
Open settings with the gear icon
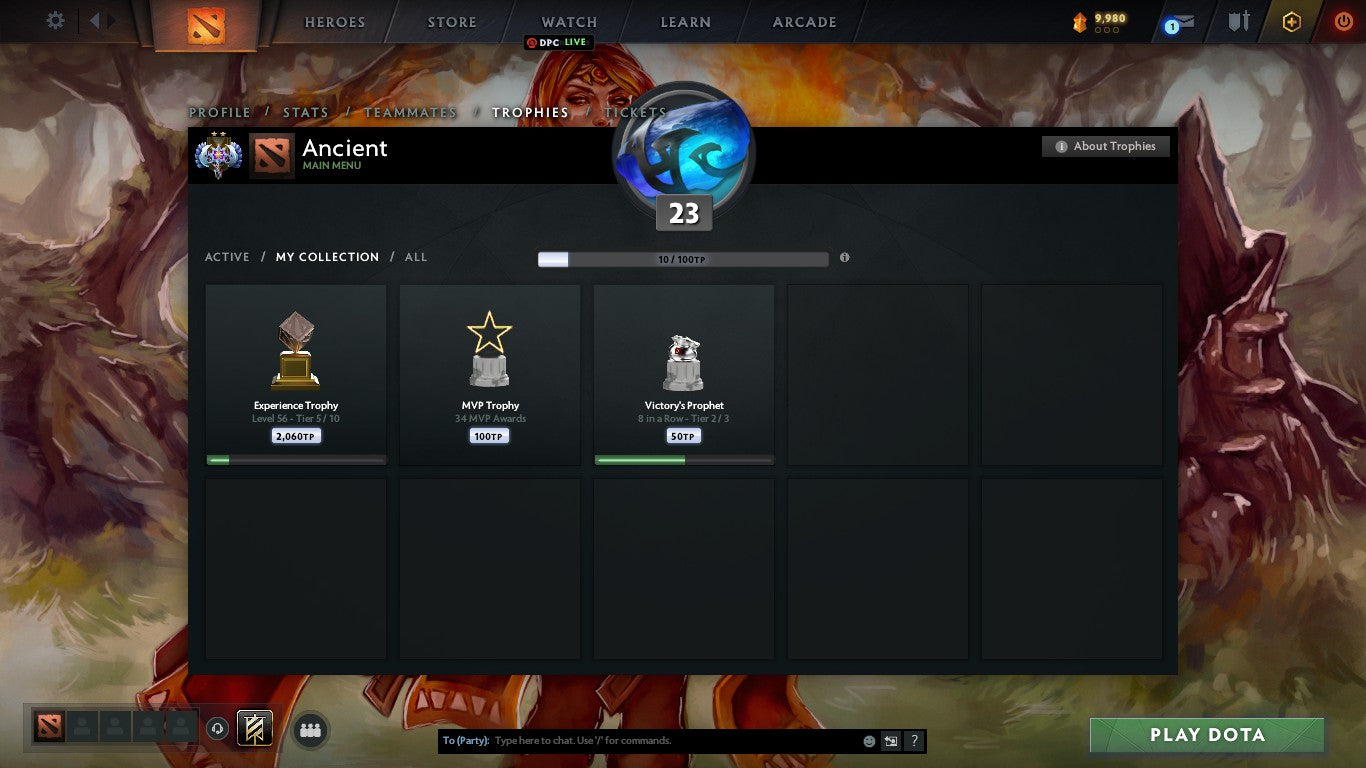click(x=55, y=19)
